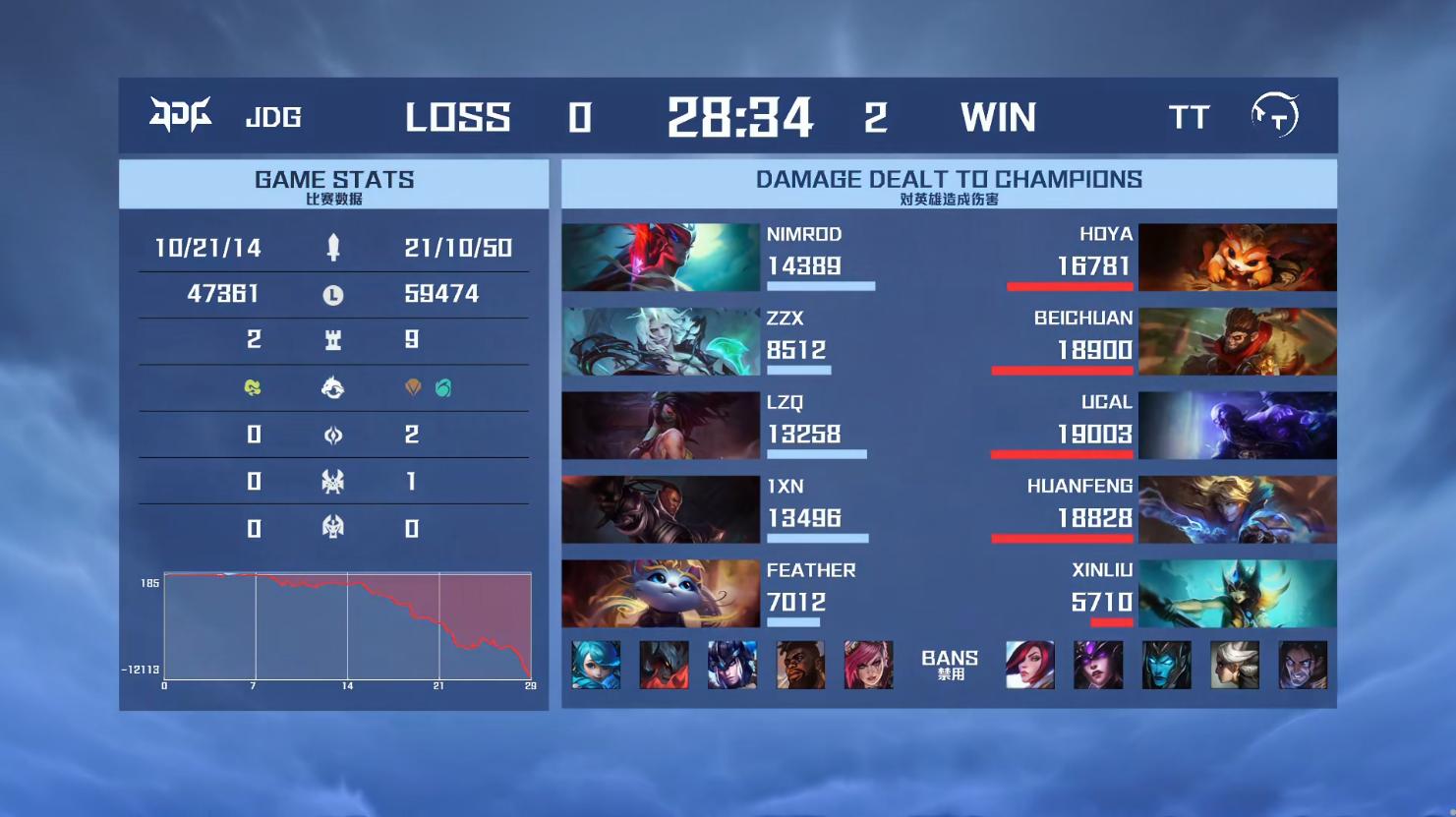
Task: Click the banned K'Sante icon
Action: pos(800,665)
